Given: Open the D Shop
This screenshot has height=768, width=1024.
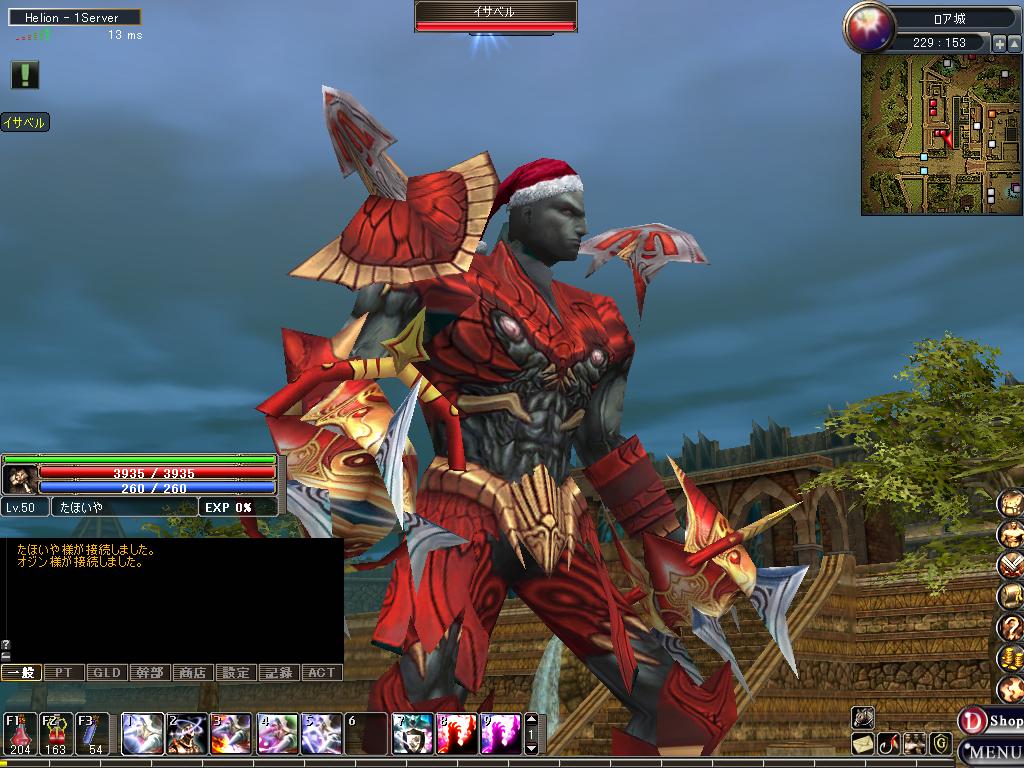Looking at the screenshot, I should click(x=990, y=720).
